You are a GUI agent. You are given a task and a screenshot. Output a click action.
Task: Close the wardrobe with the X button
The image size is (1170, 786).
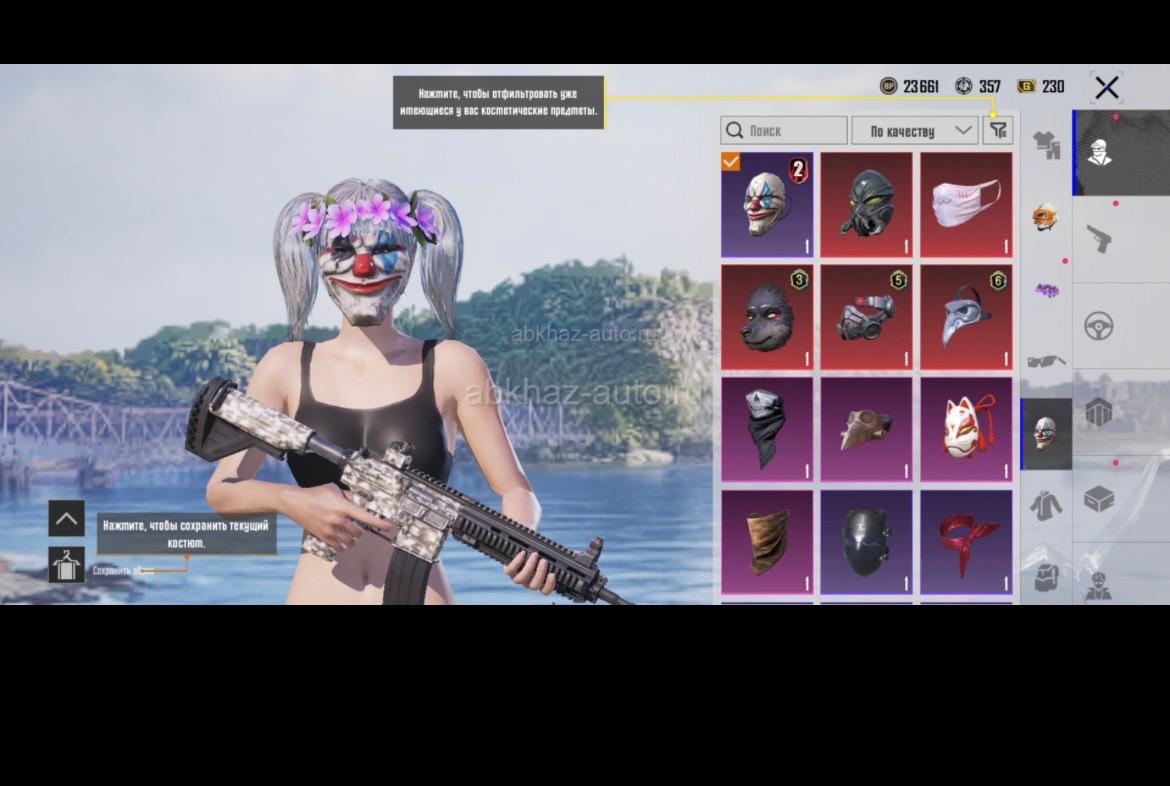(x=1106, y=88)
